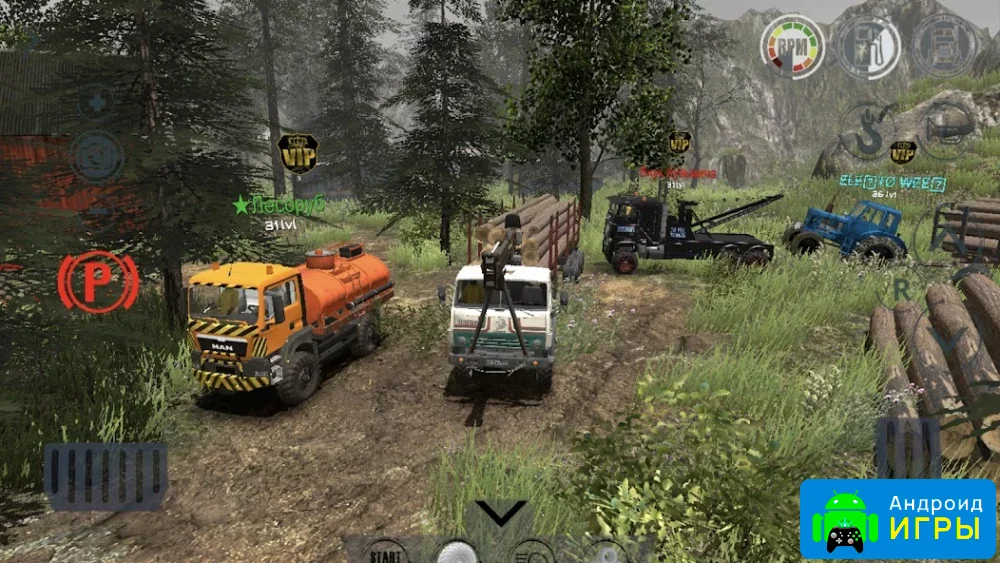This screenshot has width=1000, height=563.
Task: Open the Андроид ИГРЫ watermark logo
Action: [x=897, y=518]
